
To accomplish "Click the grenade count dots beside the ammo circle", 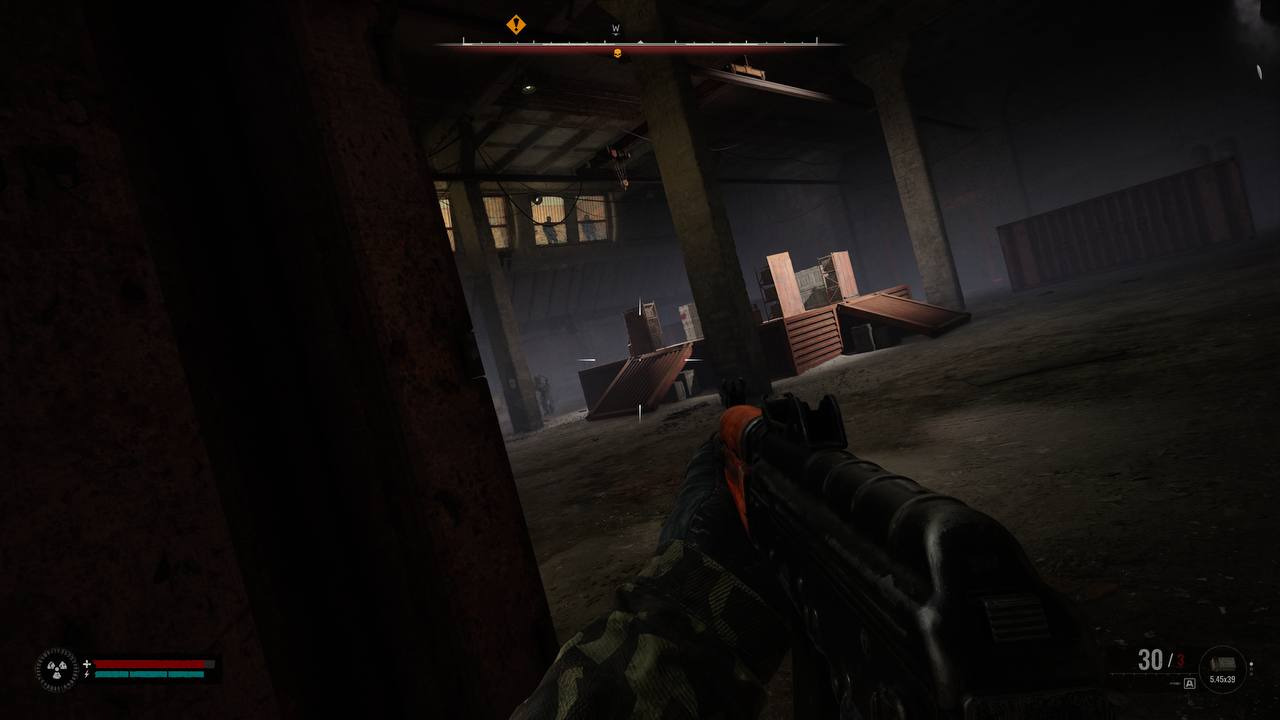I will click(1251, 669).
